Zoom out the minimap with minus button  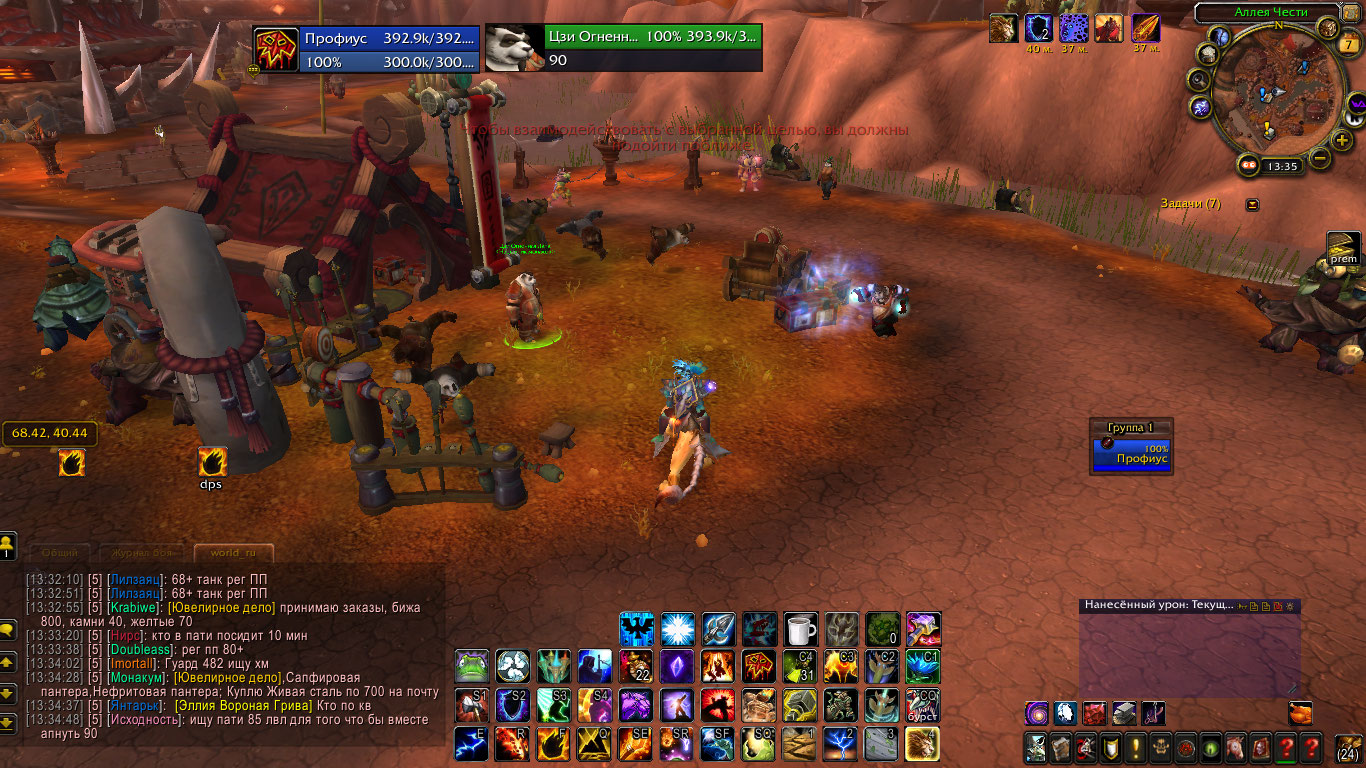1319,158
